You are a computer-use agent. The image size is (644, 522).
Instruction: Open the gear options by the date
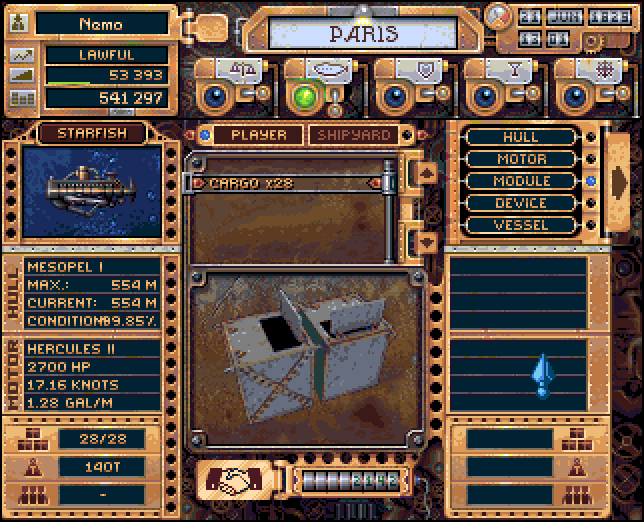(x=496, y=16)
